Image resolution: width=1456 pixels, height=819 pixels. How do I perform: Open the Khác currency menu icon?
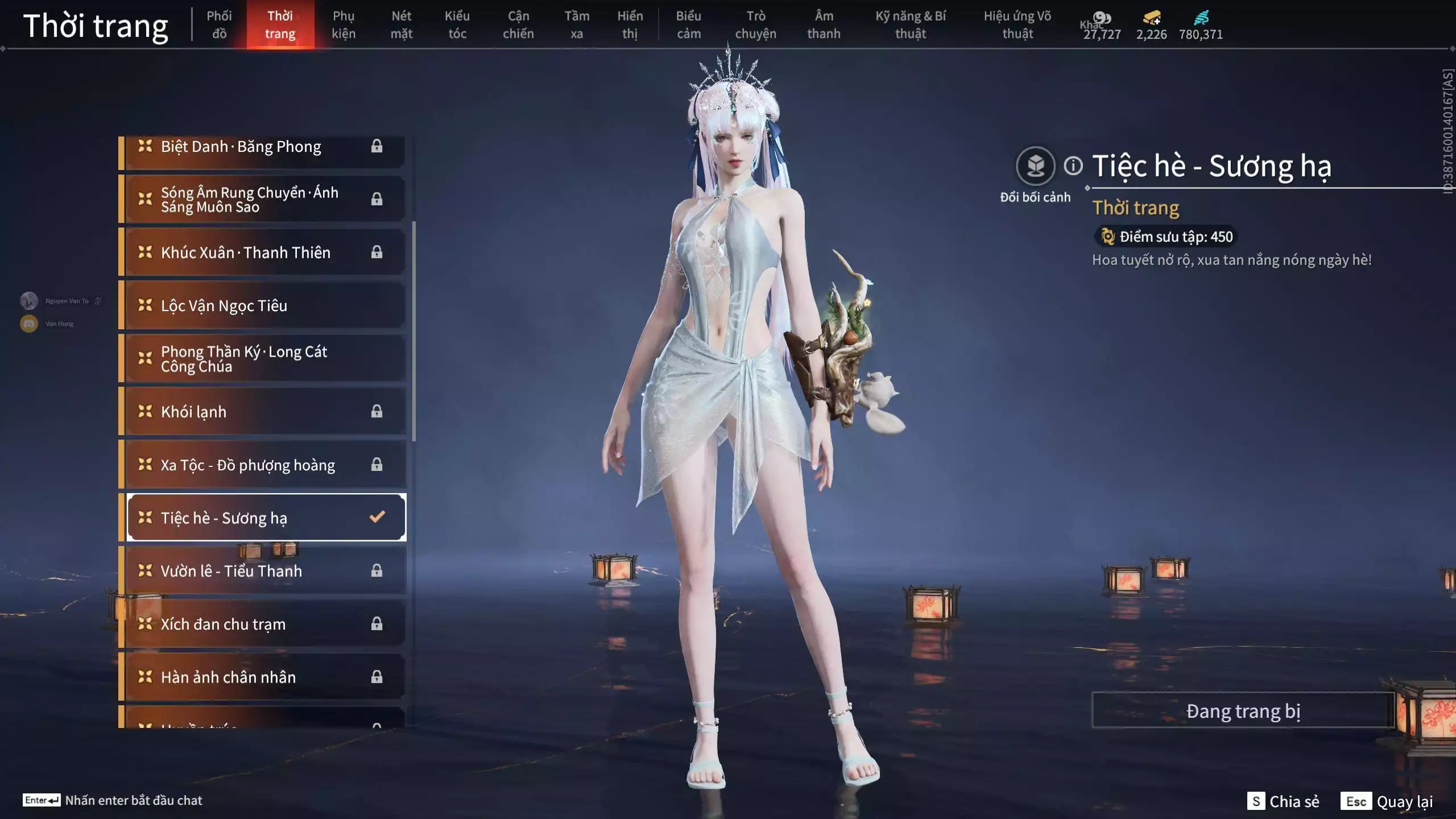click(x=1102, y=17)
